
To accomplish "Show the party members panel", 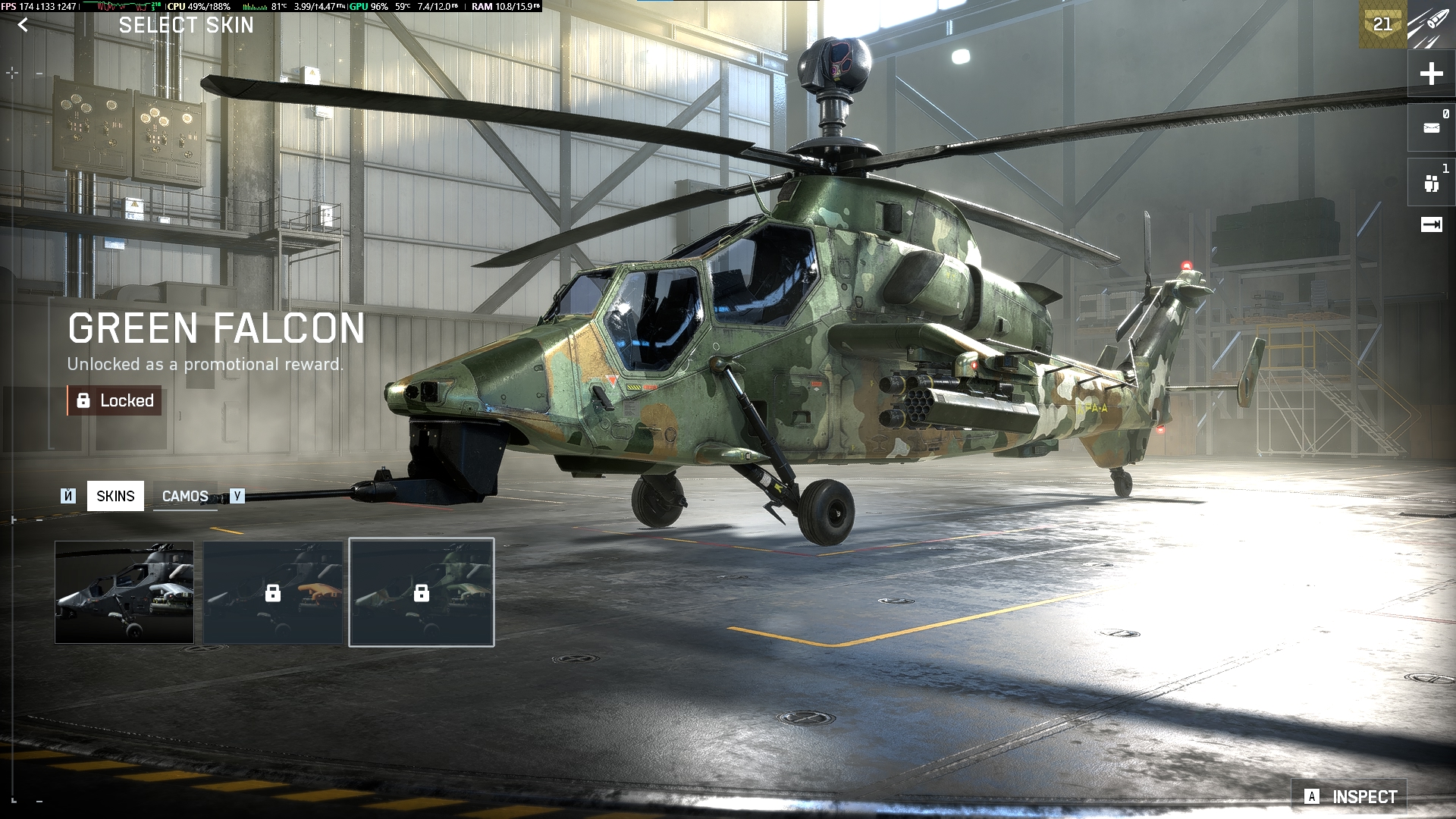I will point(1431,183).
